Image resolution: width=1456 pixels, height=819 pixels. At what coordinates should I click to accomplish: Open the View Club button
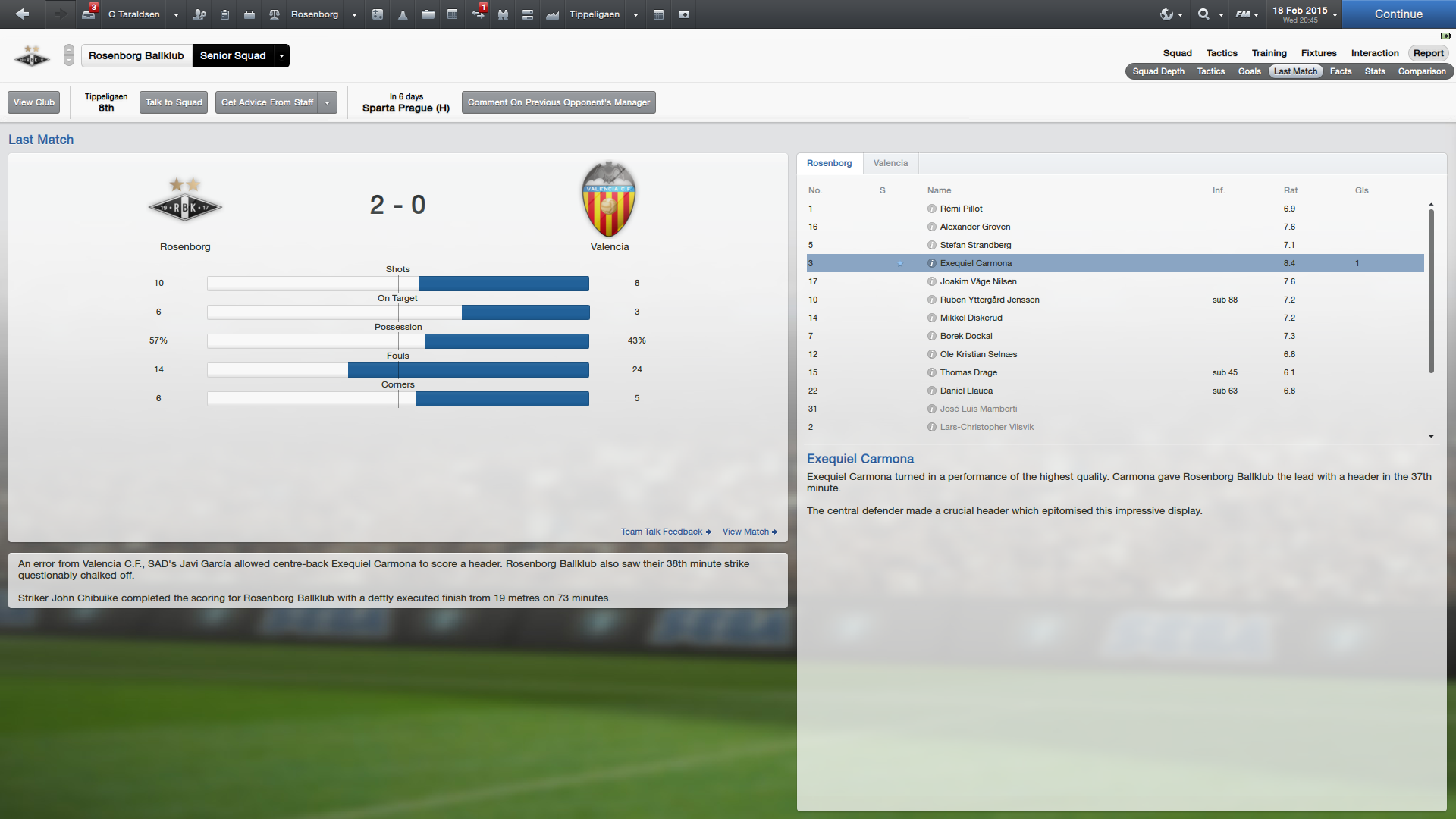point(34,102)
